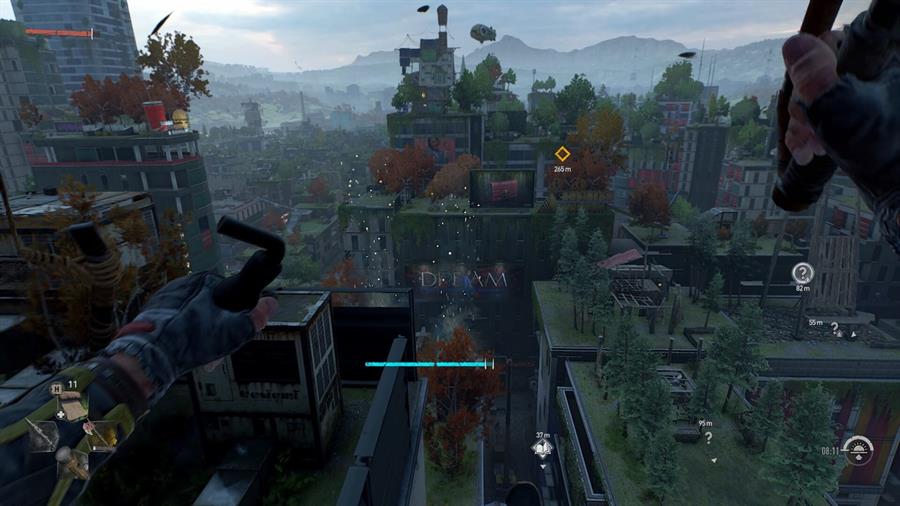The image size is (900, 506).
Task: Open the day-night clock dial icon
Action: pyautogui.click(x=858, y=451)
